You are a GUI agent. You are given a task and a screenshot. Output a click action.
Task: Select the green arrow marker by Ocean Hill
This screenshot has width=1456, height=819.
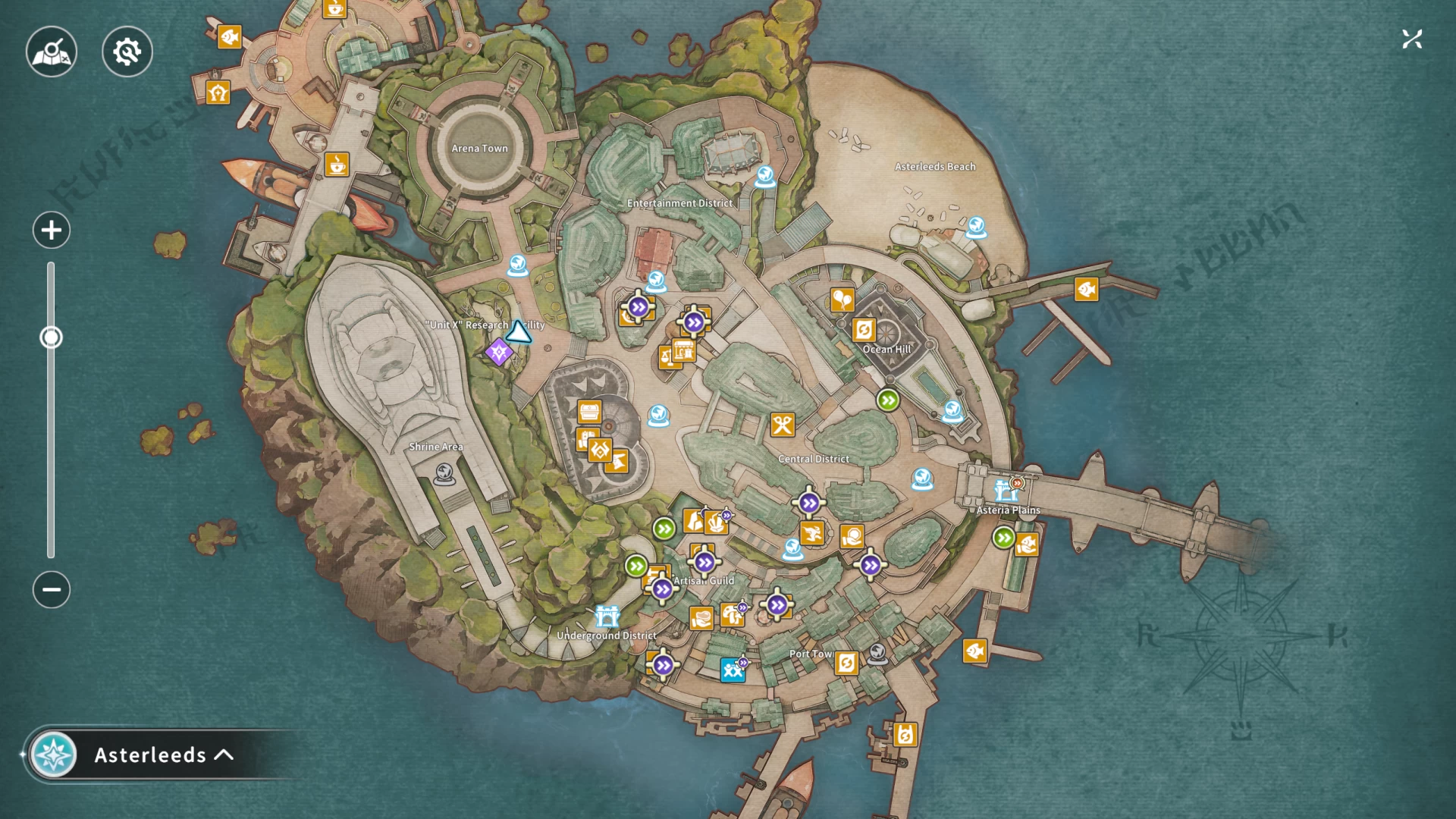[888, 400]
